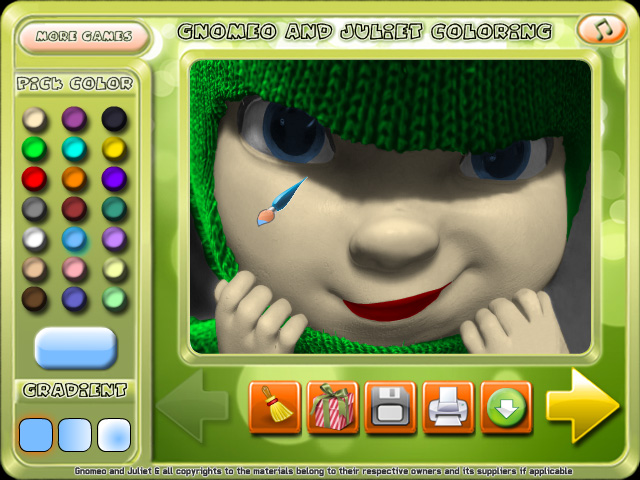Choose the pink color swatch
This screenshot has width=640, height=480.
point(75,269)
